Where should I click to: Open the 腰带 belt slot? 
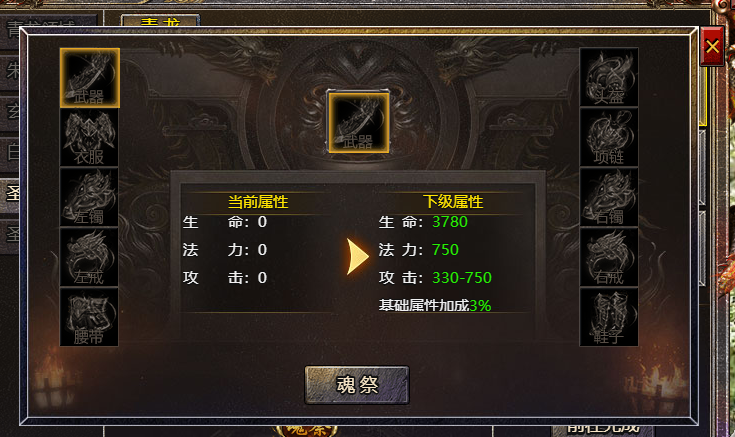point(90,317)
